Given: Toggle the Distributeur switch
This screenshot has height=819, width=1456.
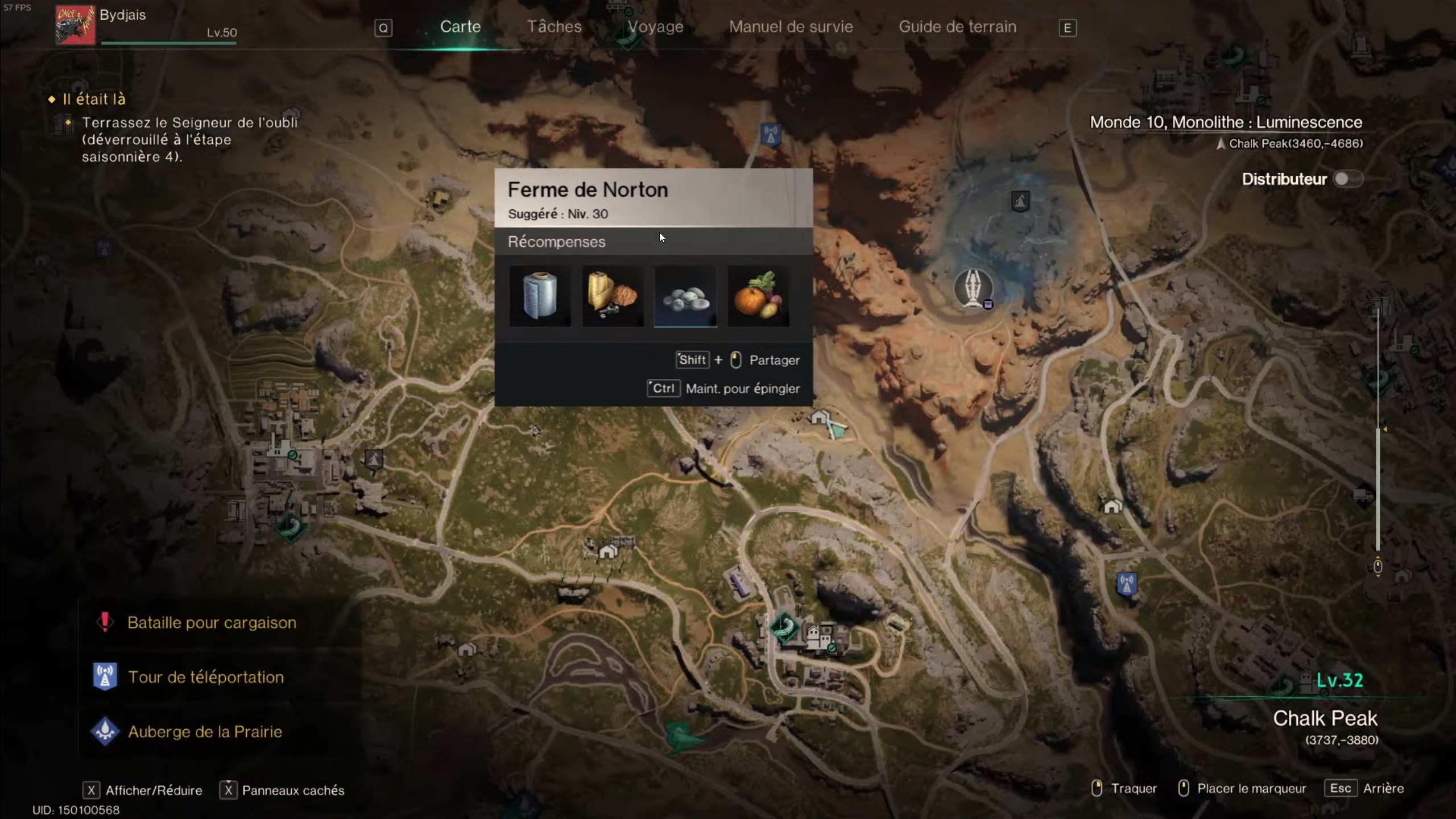Looking at the screenshot, I should pos(1347,179).
